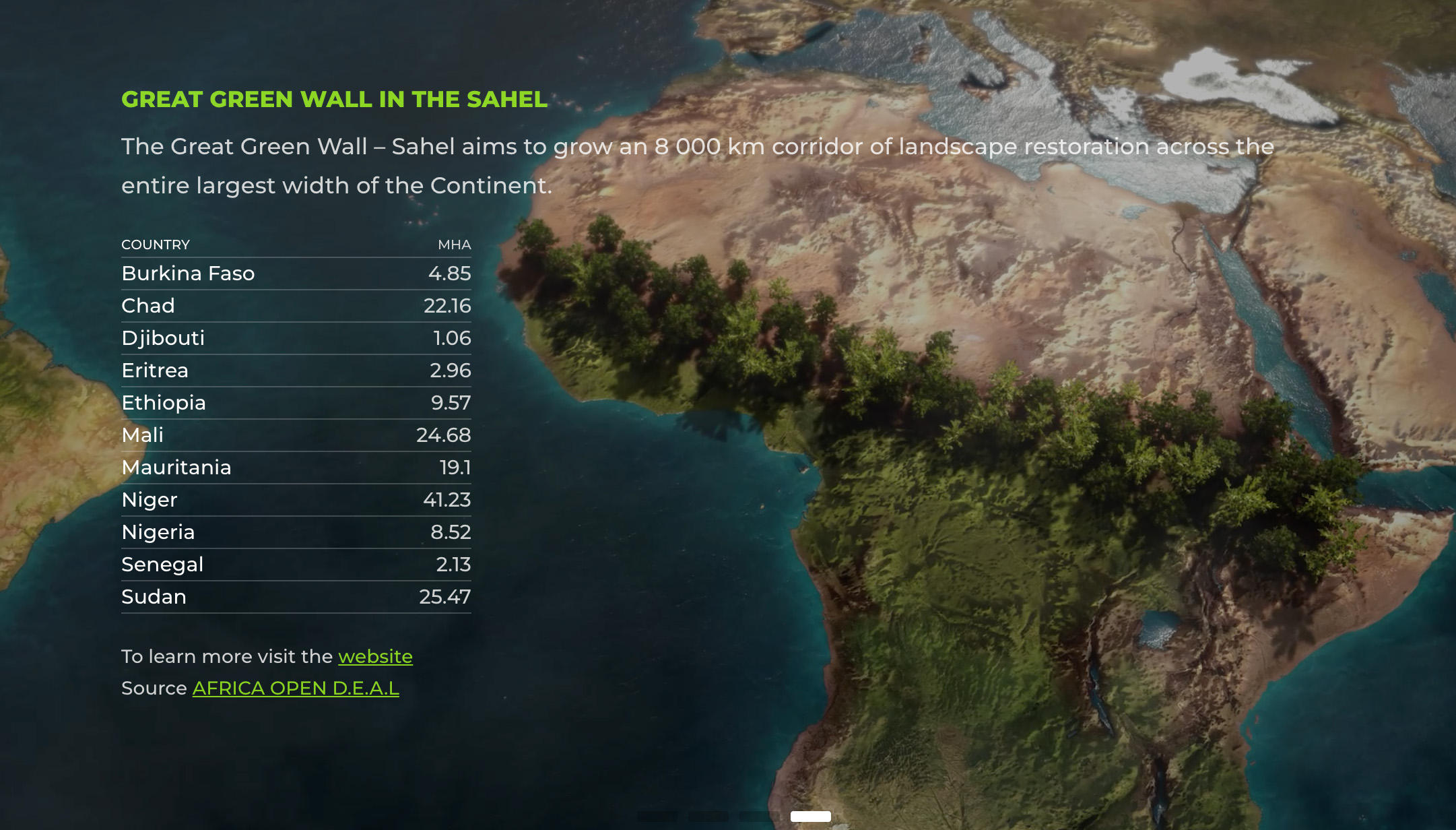Follow the AFRICA OPEN D.E.A.L source link

coord(296,688)
